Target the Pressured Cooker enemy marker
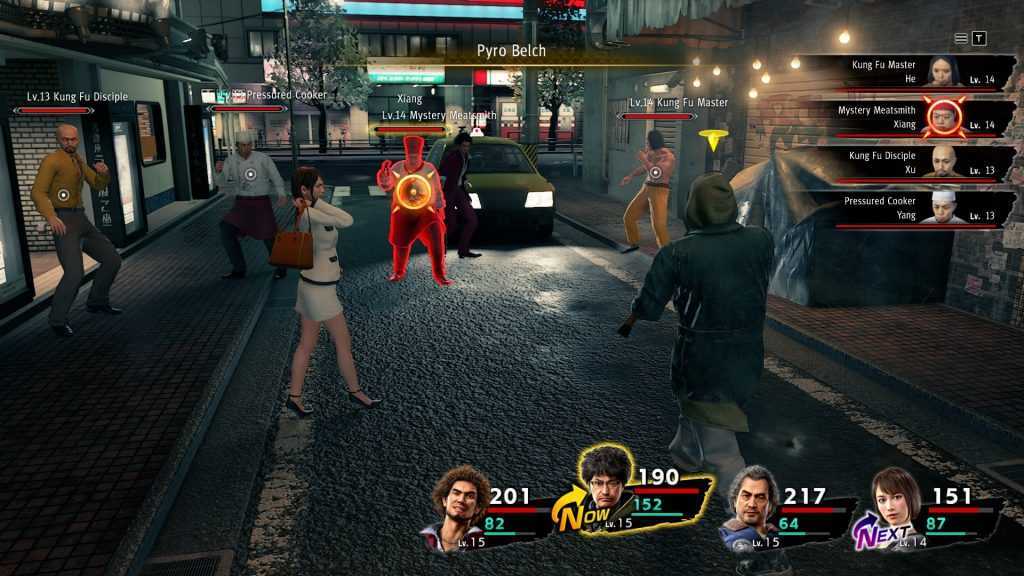The width and height of the screenshot is (1024, 576). tap(250, 173)
